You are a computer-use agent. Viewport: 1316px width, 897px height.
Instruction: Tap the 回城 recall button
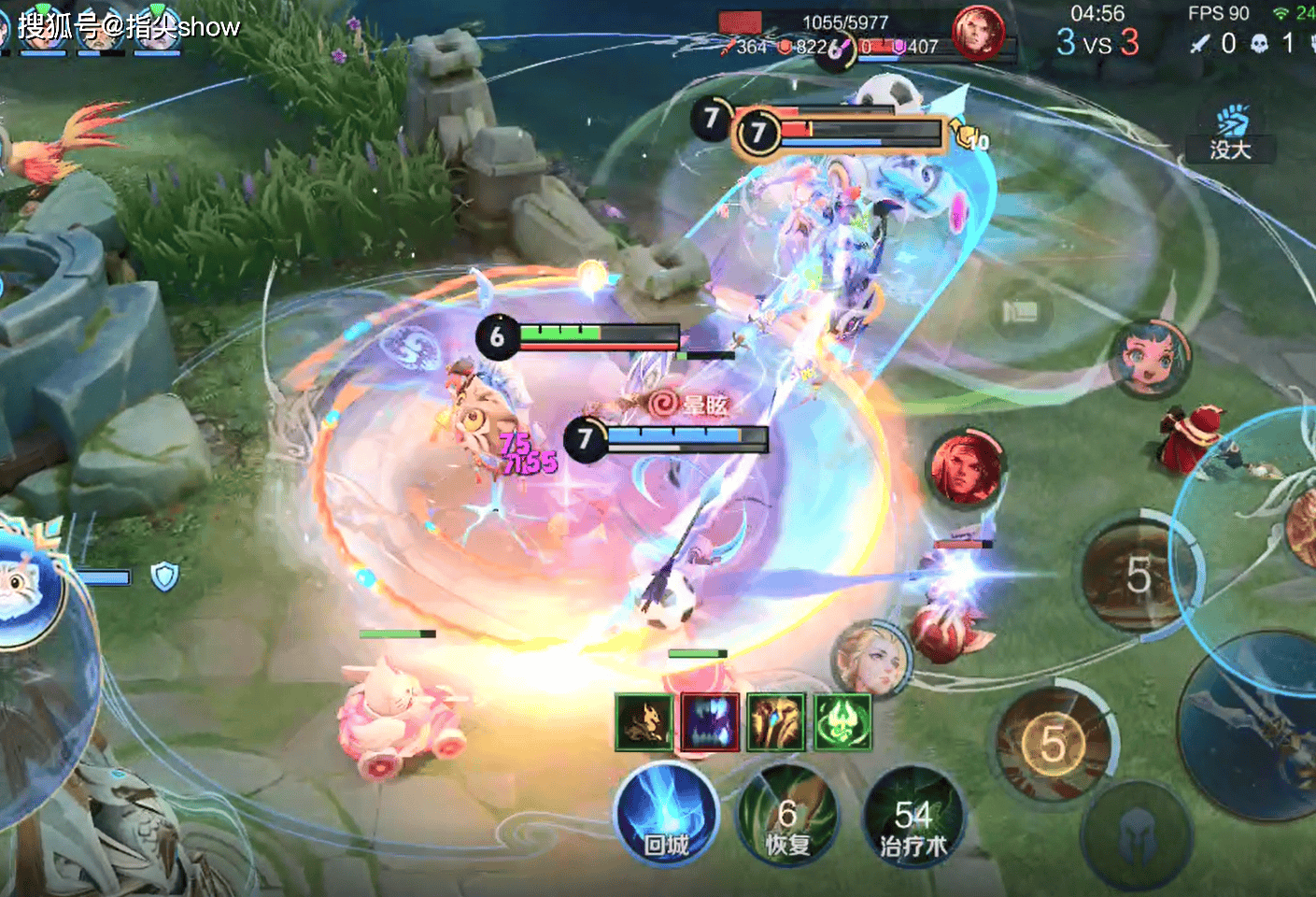pyautogui.click(x=666, y=815)
